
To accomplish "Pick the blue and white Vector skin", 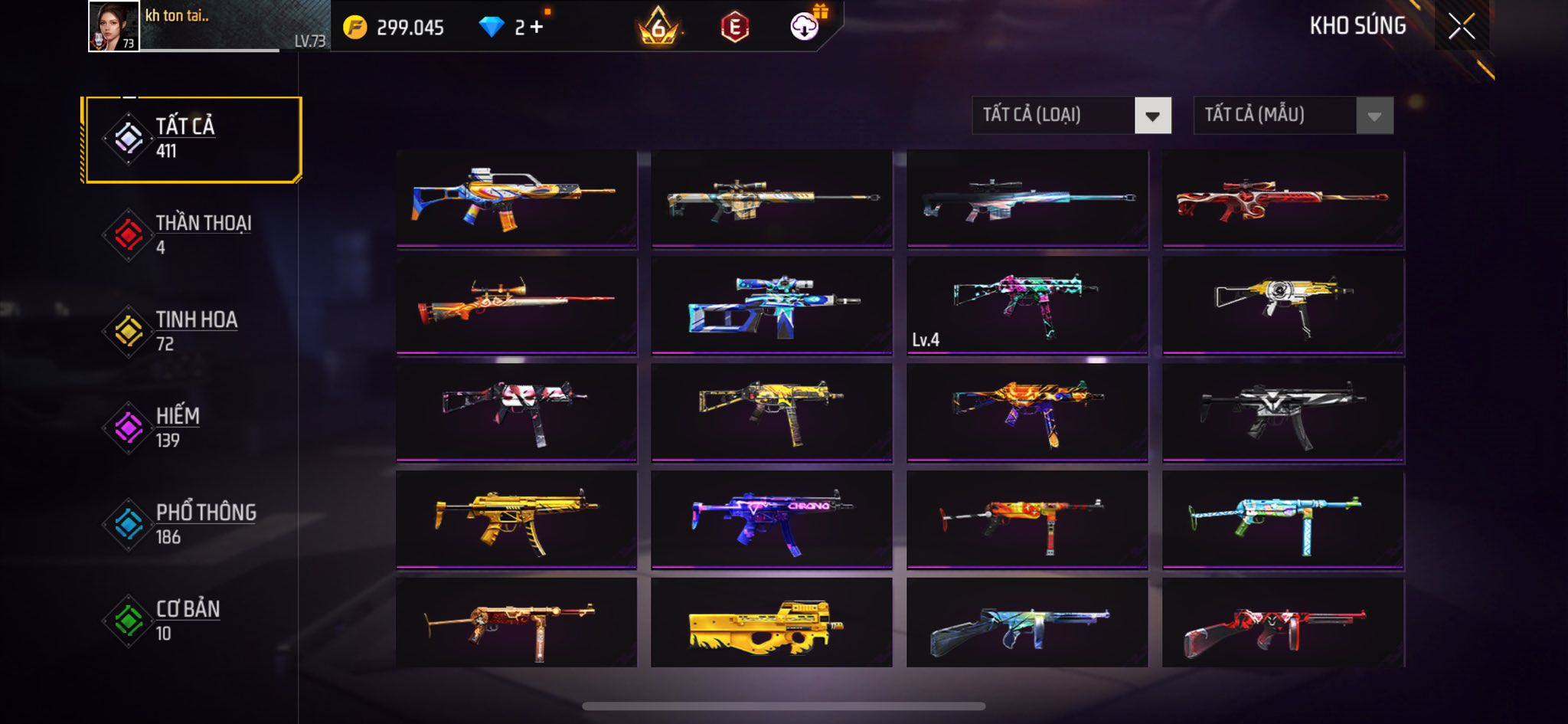I will [x=771, y=305].
